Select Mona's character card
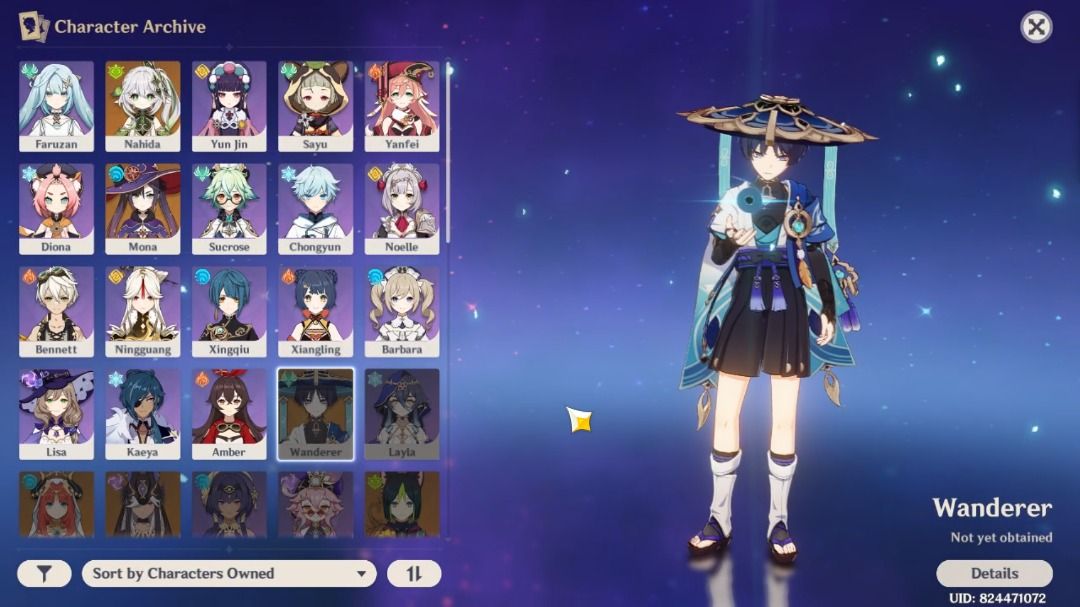This screenshot has width=1080, height=607. [x=143, y=208]
